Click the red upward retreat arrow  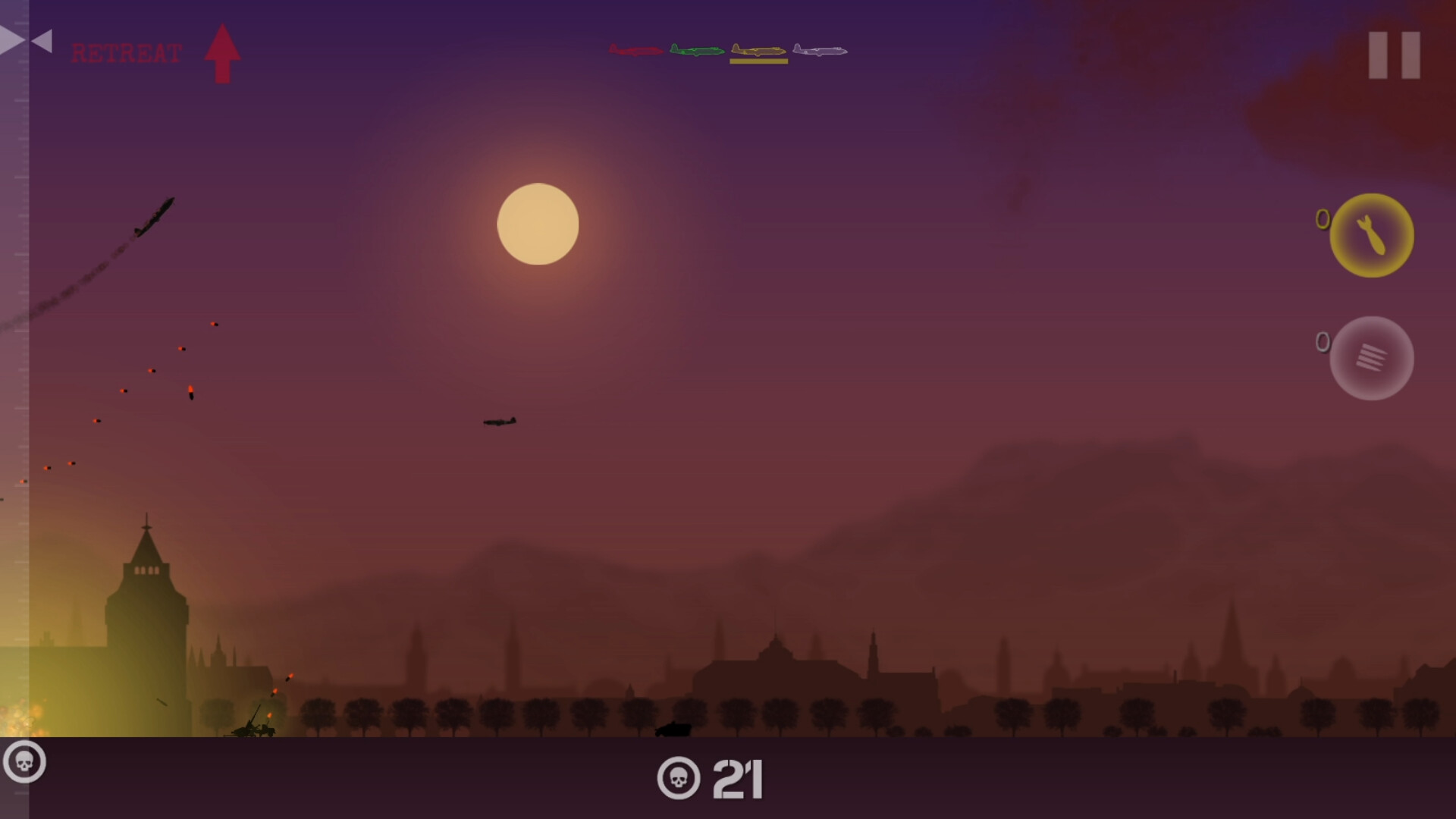(x=223, y=52)
